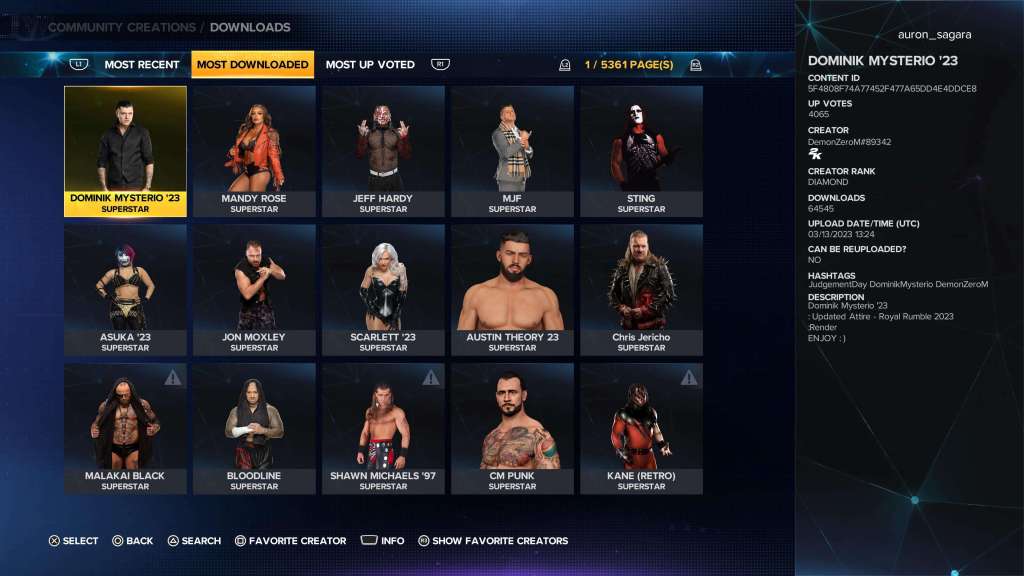Pick the Jeff Hardy creation thumbnail
This screenshot has height=576, width=1024.
coord(383,150)
